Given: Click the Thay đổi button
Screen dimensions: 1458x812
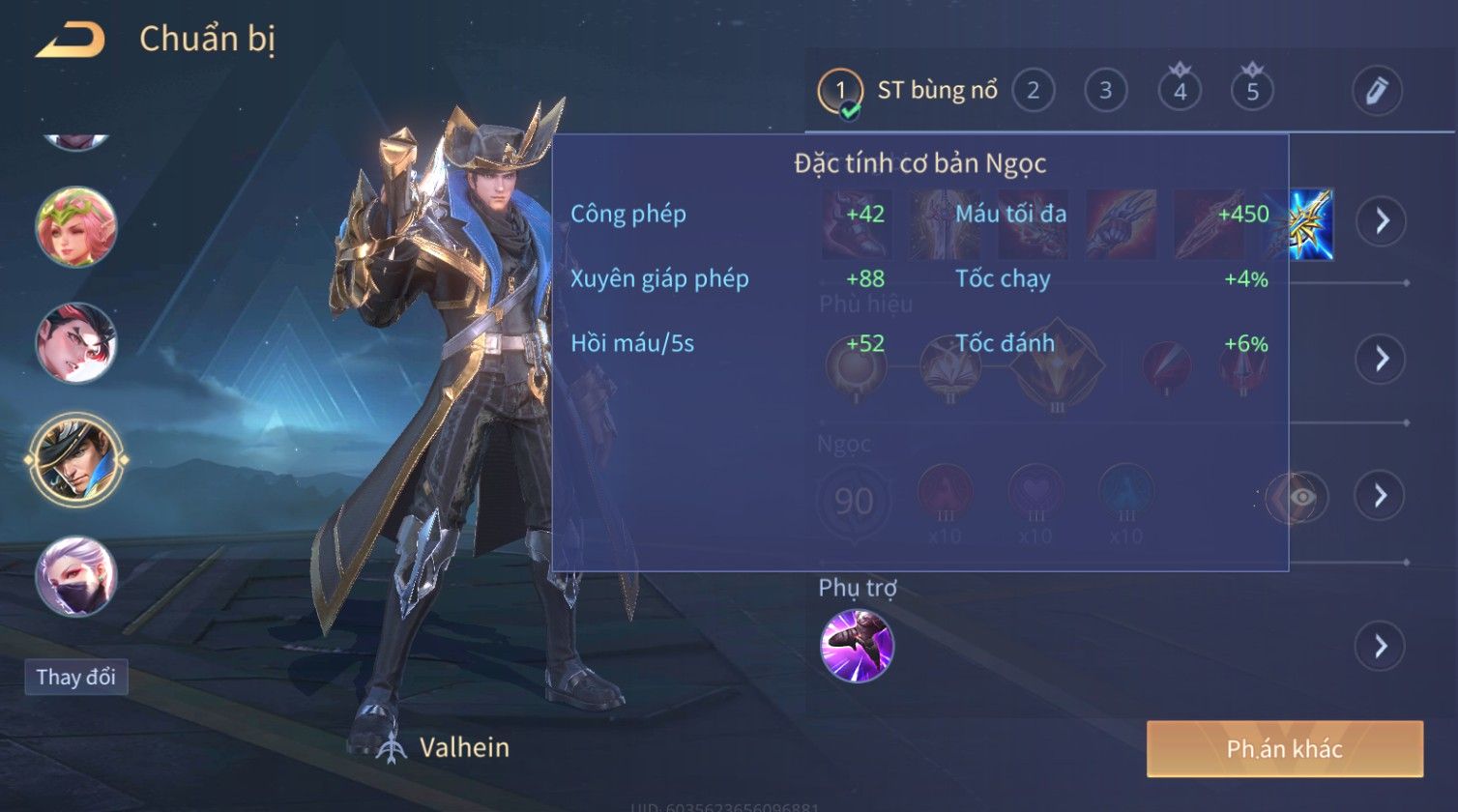Looking at the screenshot, I should (x=75, y=677).
